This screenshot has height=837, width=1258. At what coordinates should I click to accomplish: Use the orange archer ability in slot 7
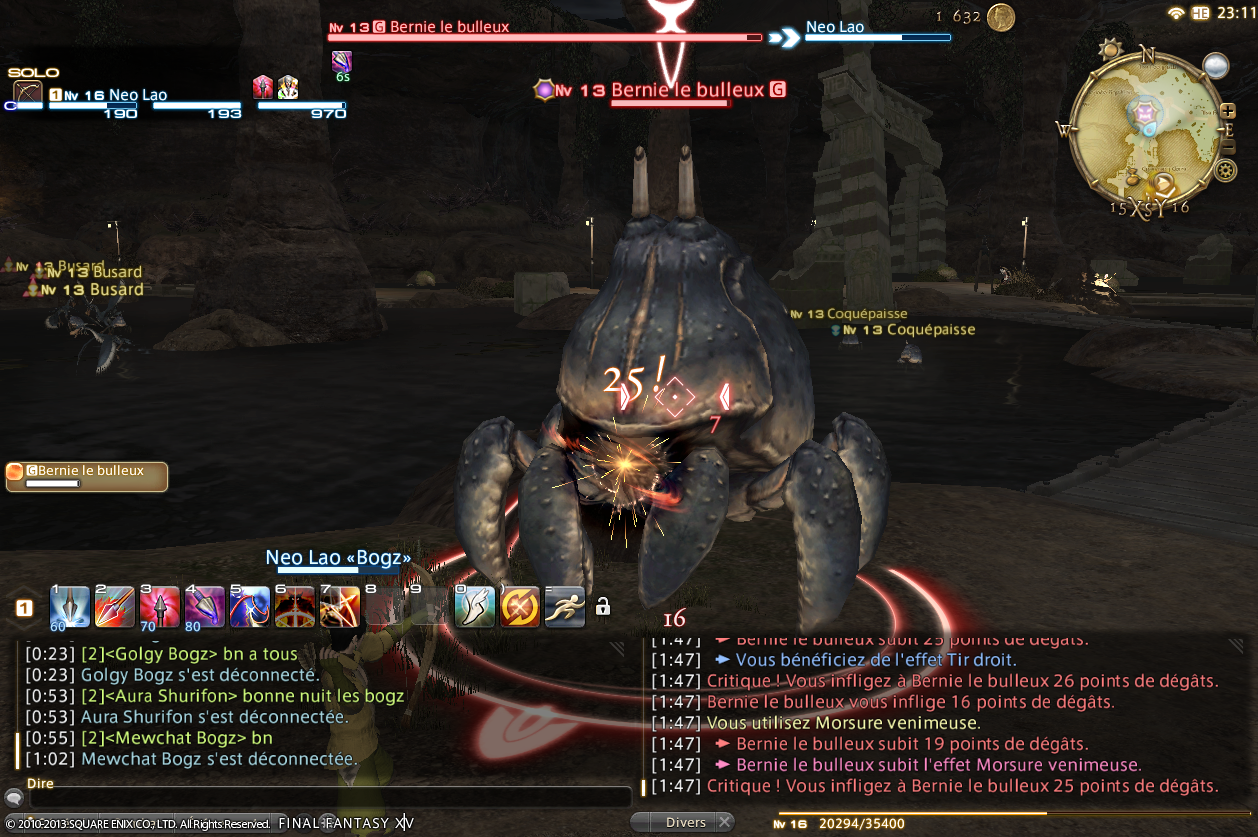[x=340, y=606]
